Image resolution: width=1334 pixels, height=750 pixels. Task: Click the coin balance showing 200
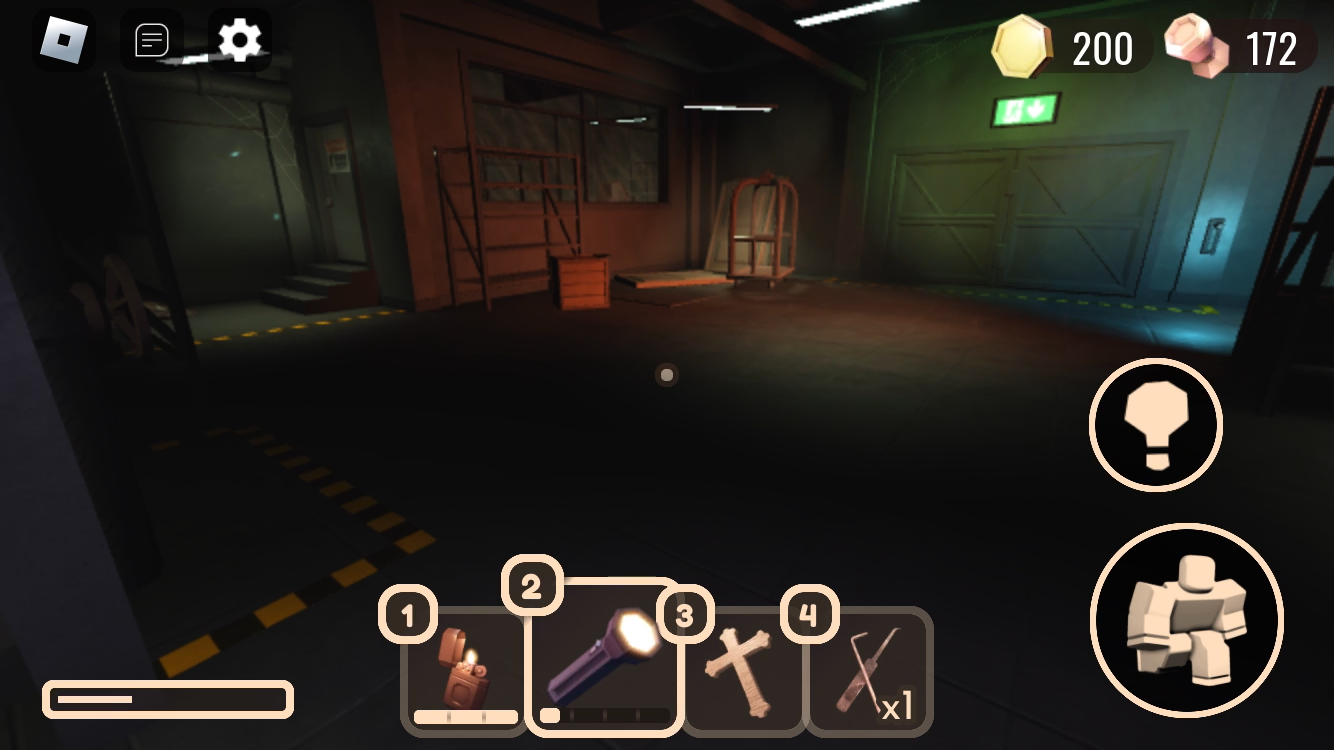1102,49
